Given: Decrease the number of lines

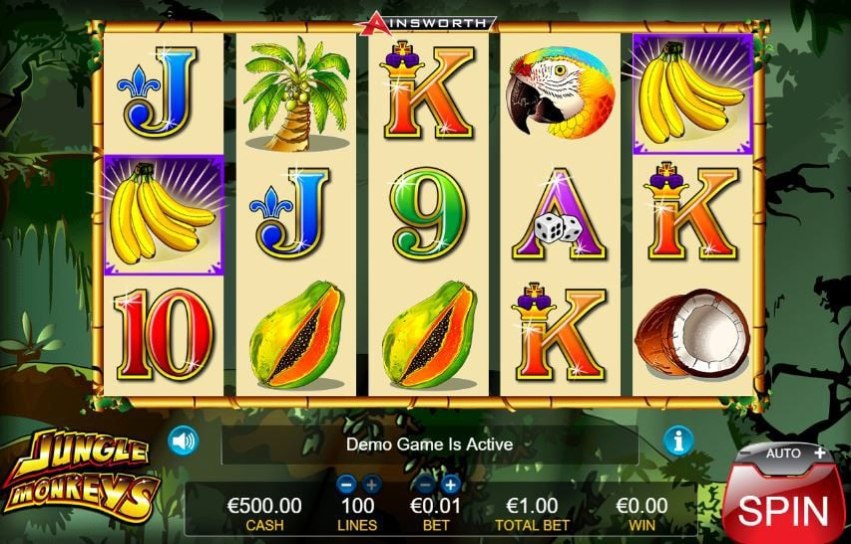Looking at the screenshot, I should [x=347, y=484].
